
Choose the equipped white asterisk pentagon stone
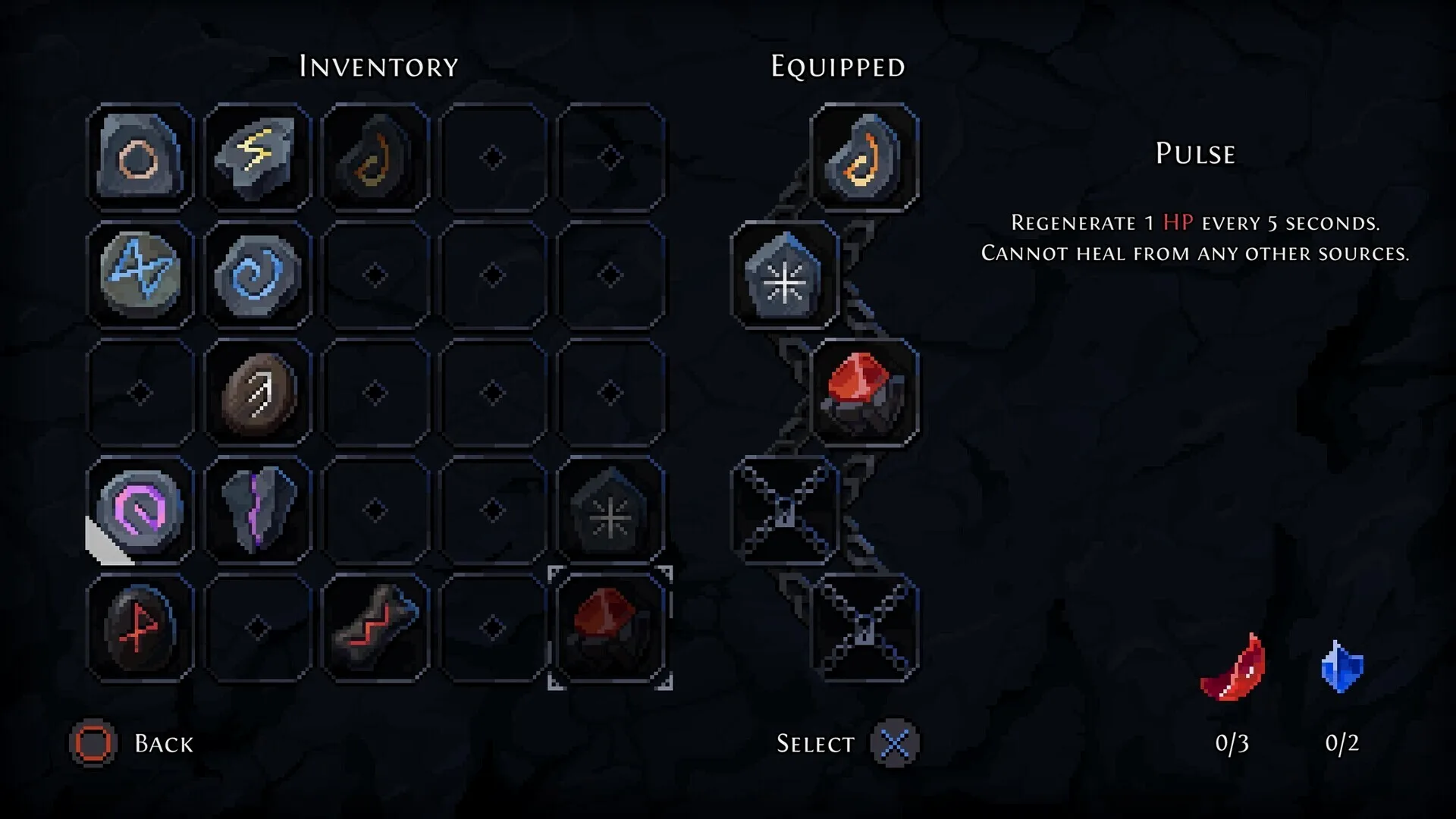point(785,275)
